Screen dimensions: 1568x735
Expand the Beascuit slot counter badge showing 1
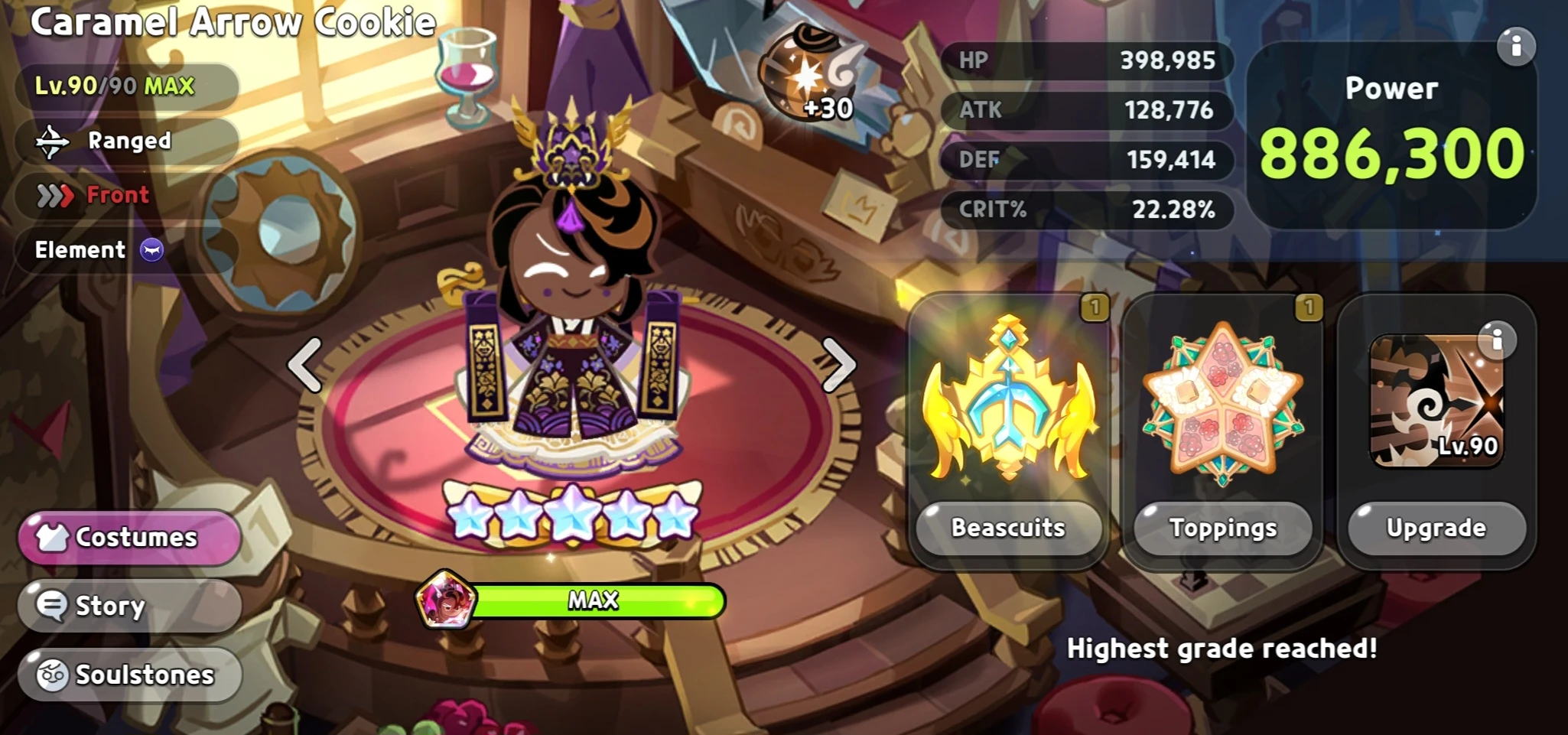(x=1097, y=307)
